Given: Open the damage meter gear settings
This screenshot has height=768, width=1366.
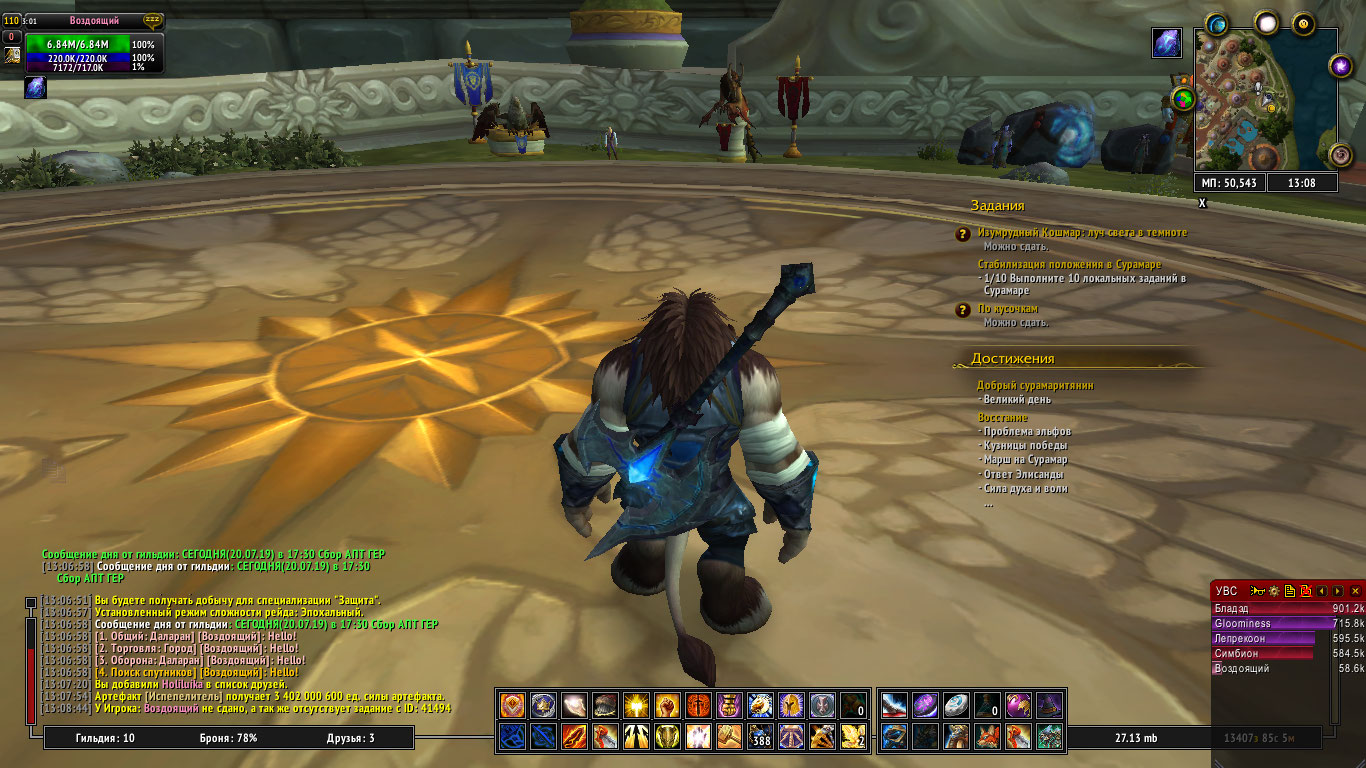Looking at the screenshot, I should point(1274,591).
